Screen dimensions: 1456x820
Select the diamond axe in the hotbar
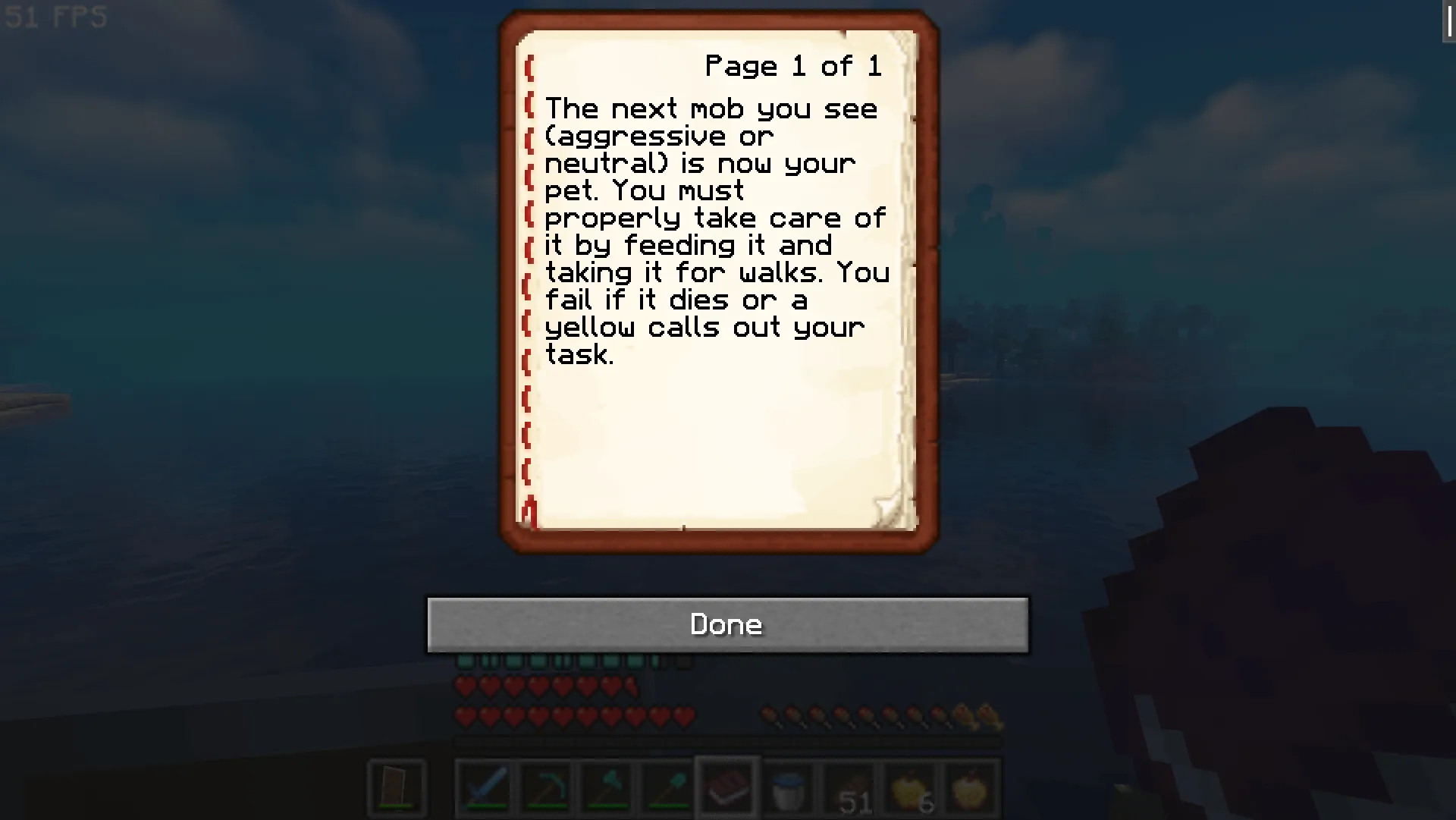[x=606, y=789]
